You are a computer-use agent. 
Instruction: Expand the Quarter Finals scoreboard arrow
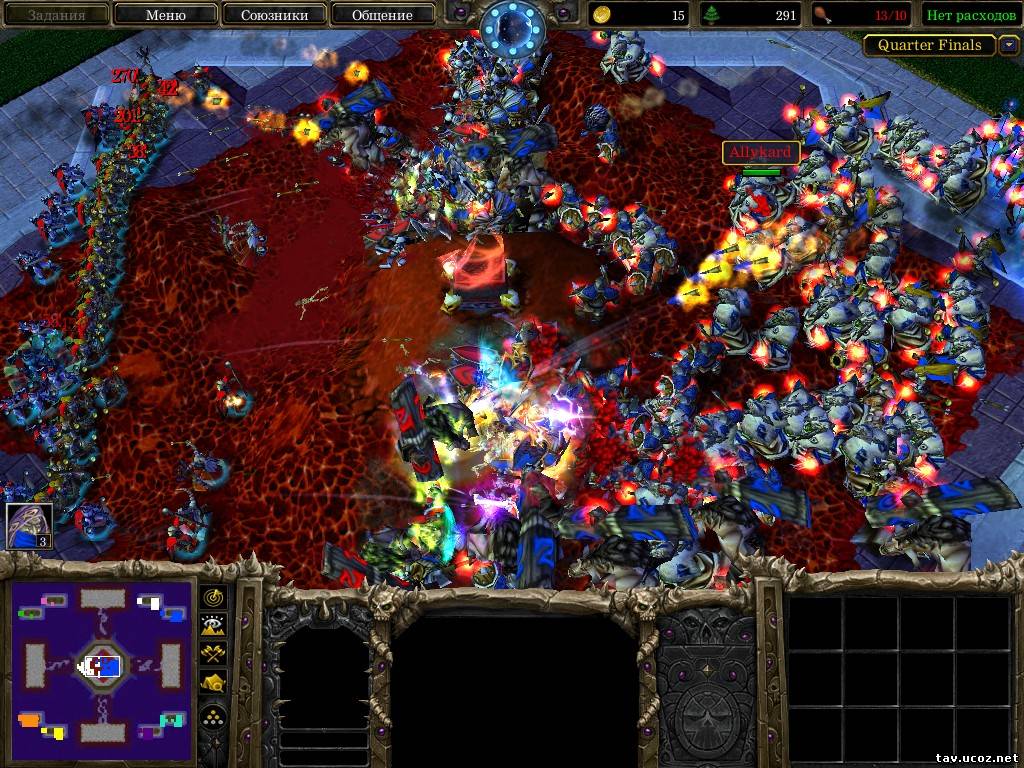click(x=1007, y=45)
